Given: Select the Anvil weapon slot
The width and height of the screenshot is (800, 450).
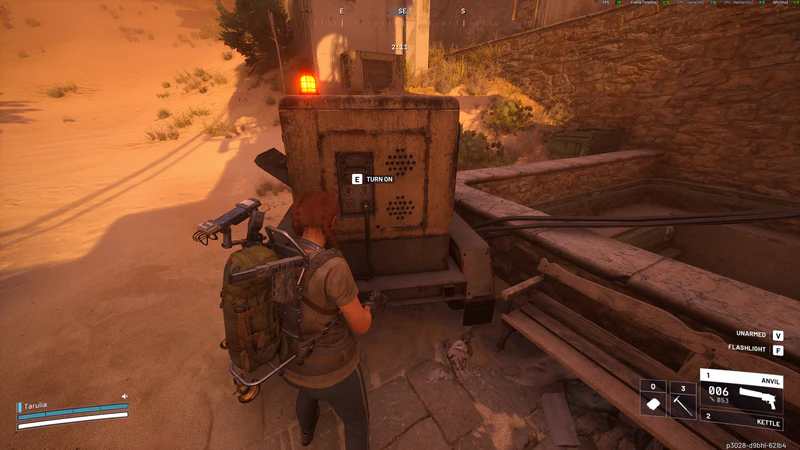Looking at the screenshot, I should [x=740, y=393].
